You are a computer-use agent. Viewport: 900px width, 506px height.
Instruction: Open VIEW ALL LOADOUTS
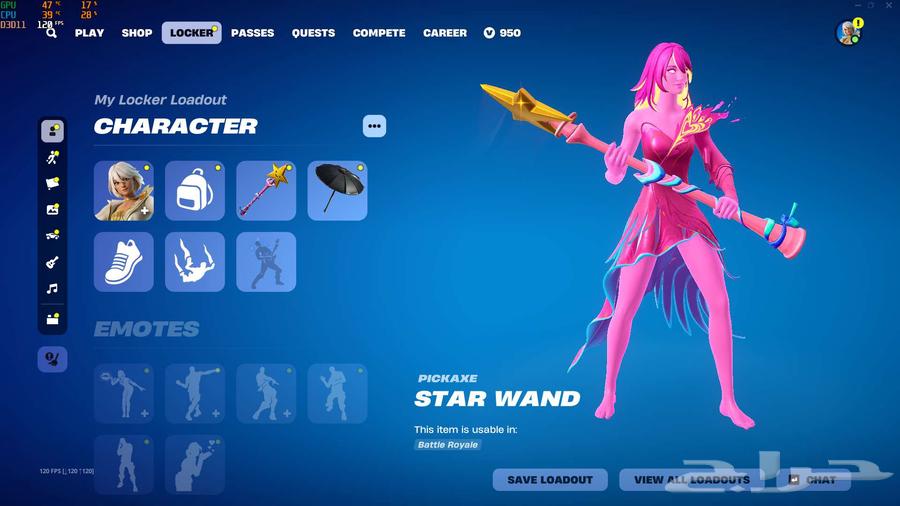point(692,480)
